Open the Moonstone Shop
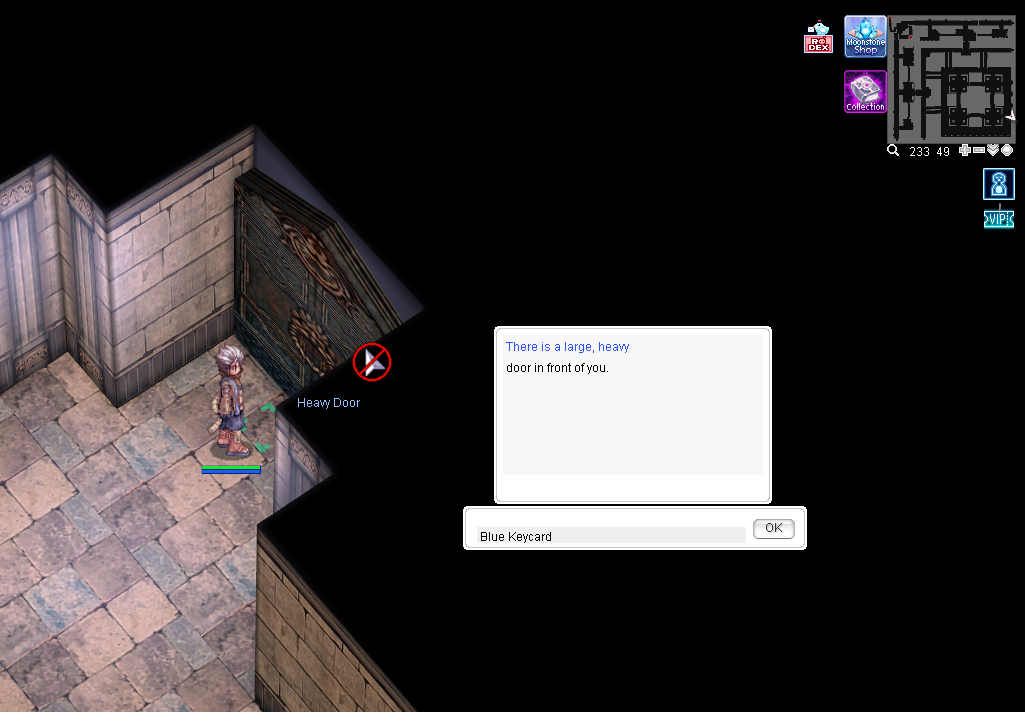This screenshot has height=712, width=1025. tap(865, 36)
